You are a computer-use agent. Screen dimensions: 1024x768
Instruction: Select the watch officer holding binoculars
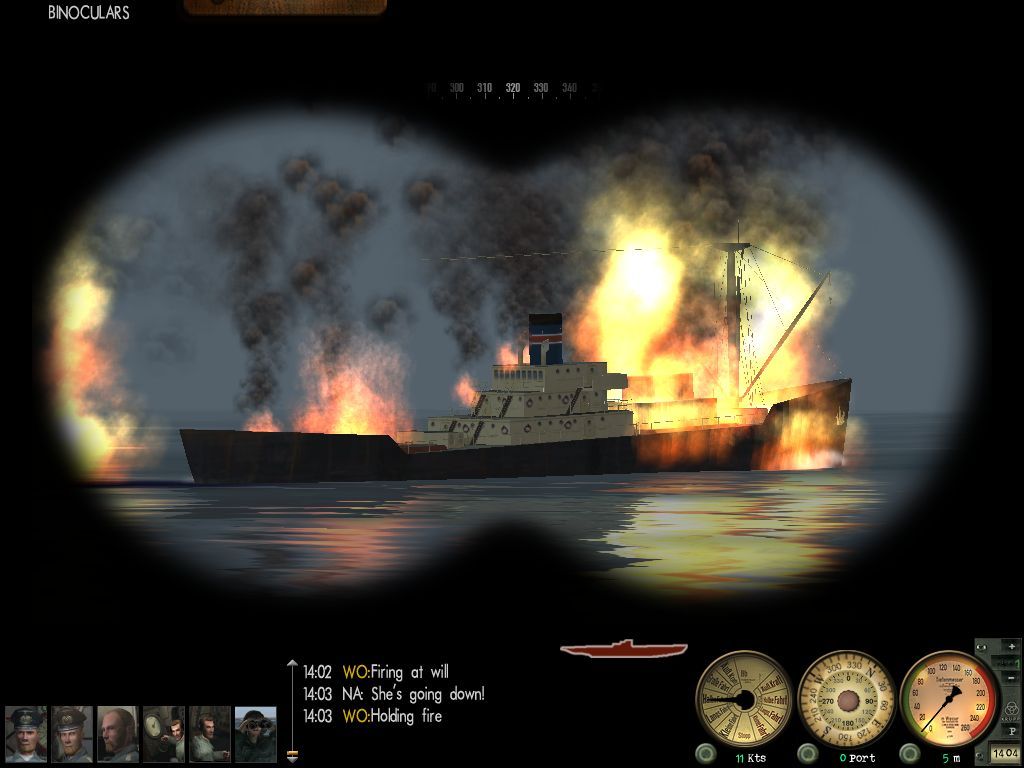[x=256, y=734]
